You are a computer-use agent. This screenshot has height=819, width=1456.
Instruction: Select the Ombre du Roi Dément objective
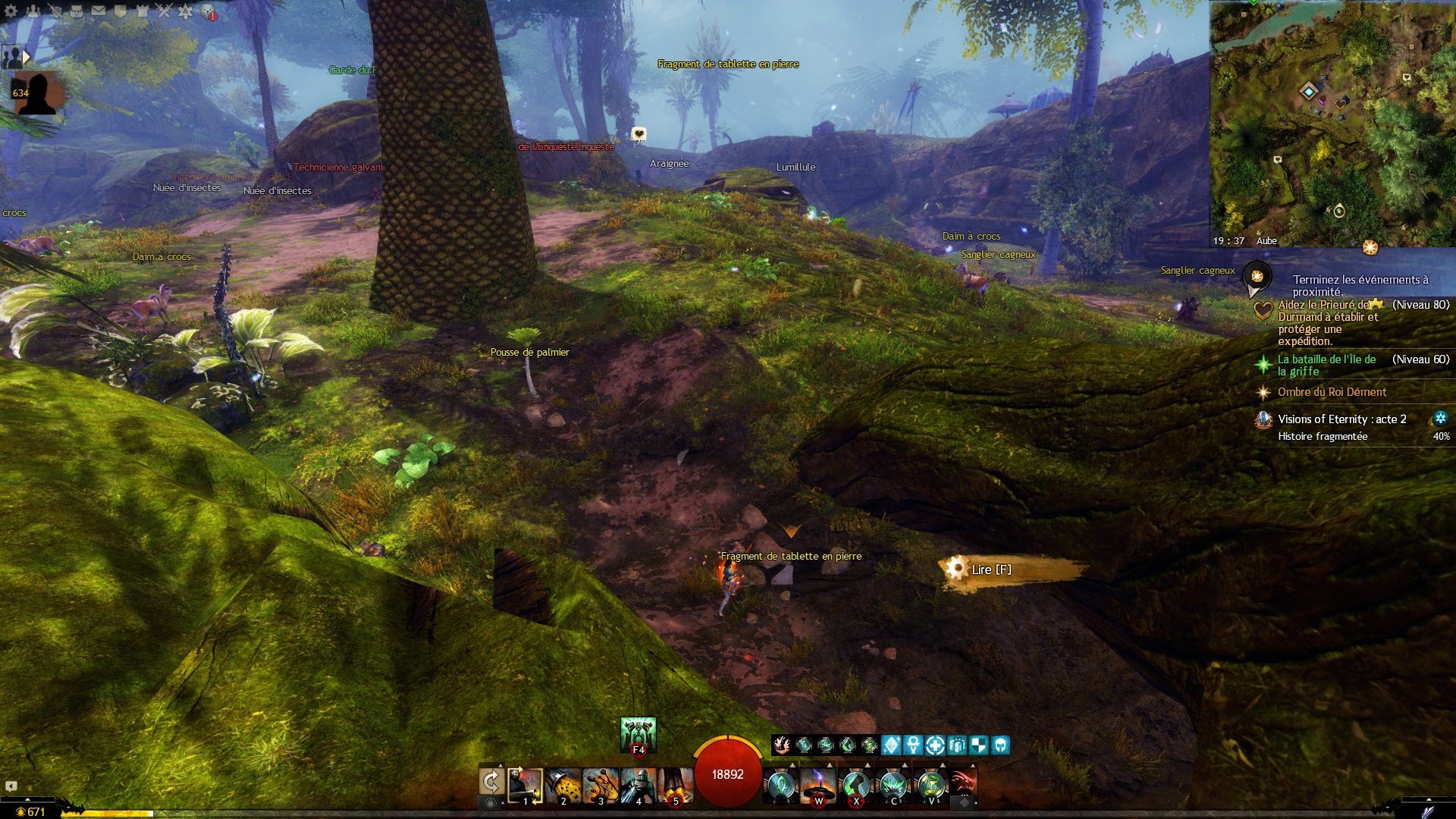click(1332, 392)
